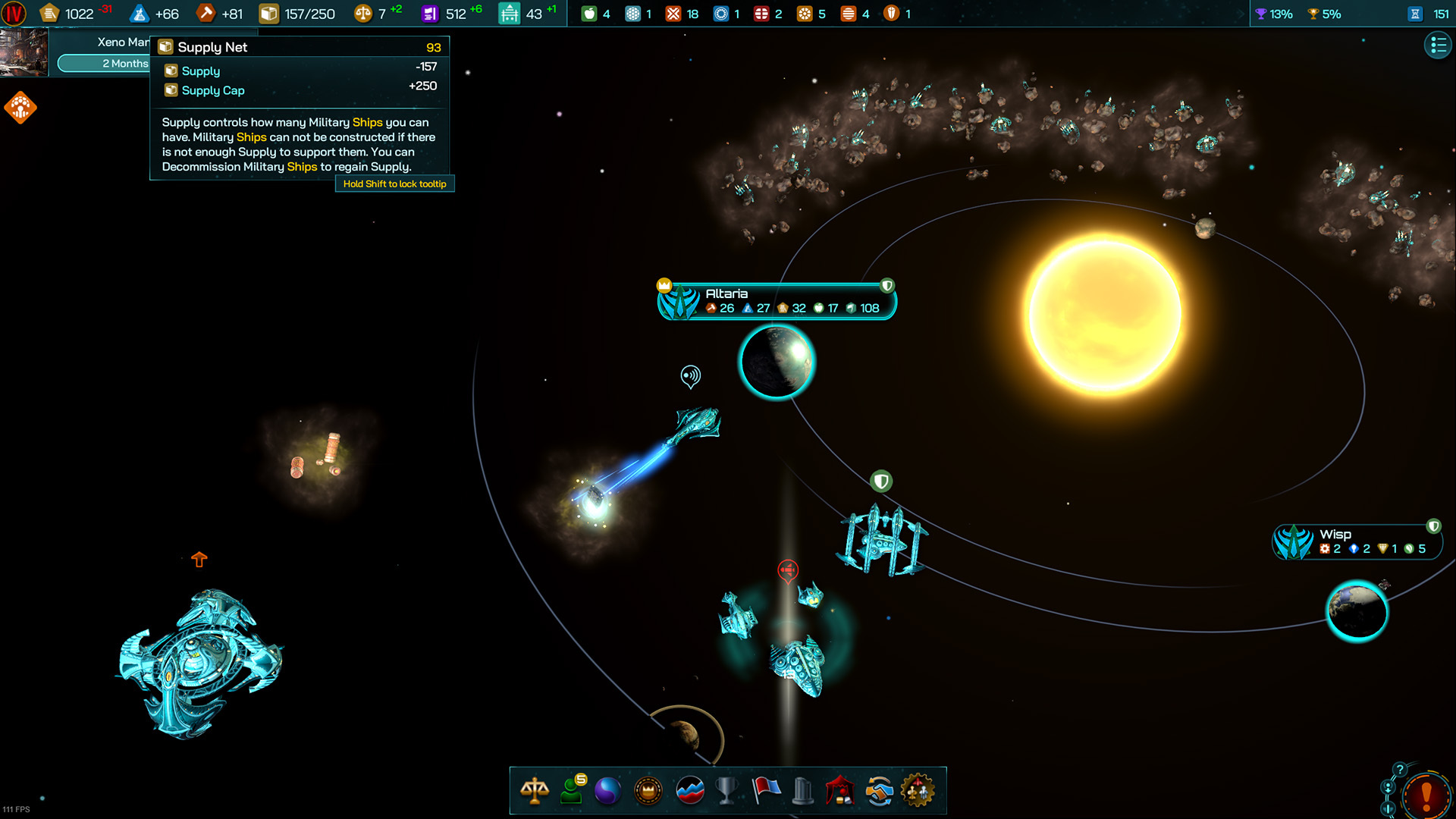Click the golden gear icon in bottom toolbar
The image size is (1456, 819).
pos(918,791)
